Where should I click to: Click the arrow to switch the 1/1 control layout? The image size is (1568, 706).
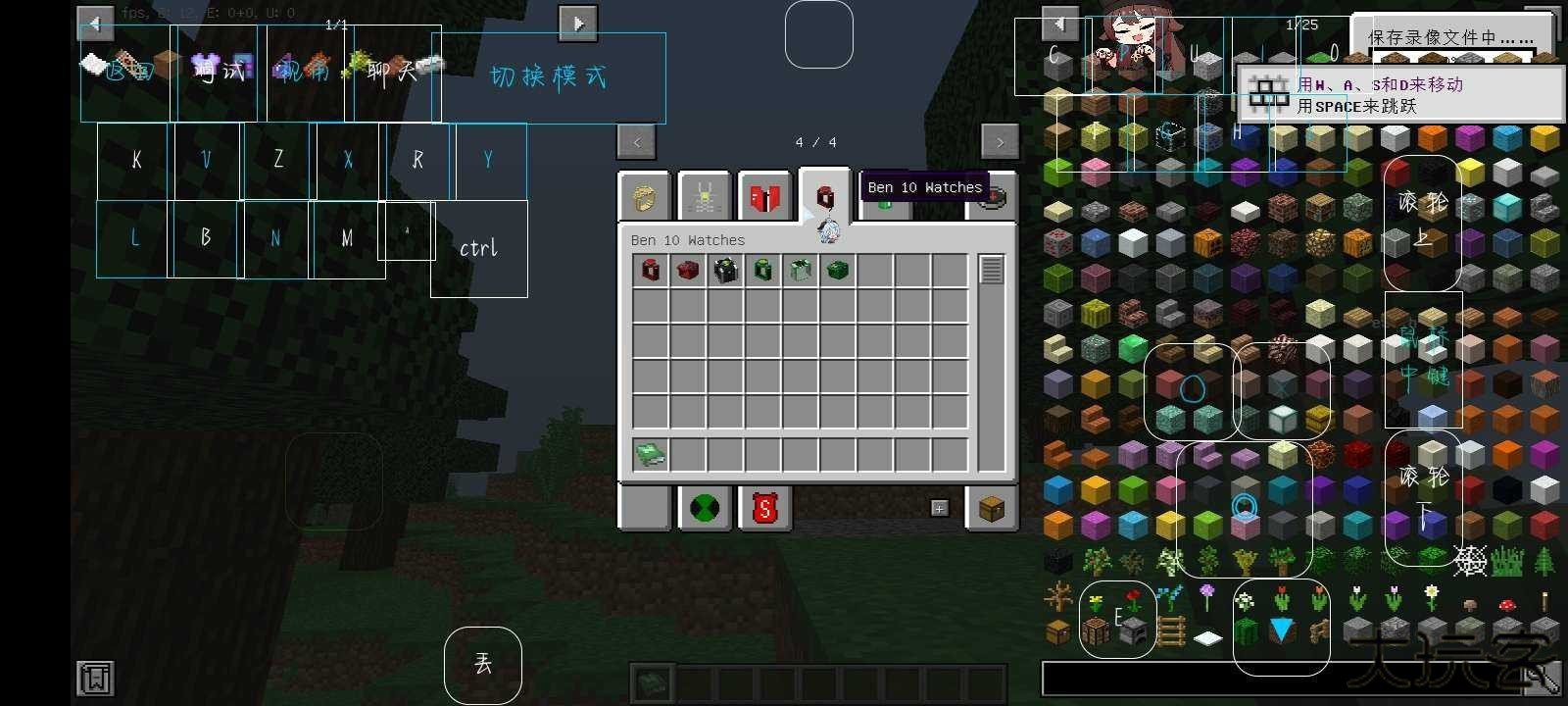(579, 22)
